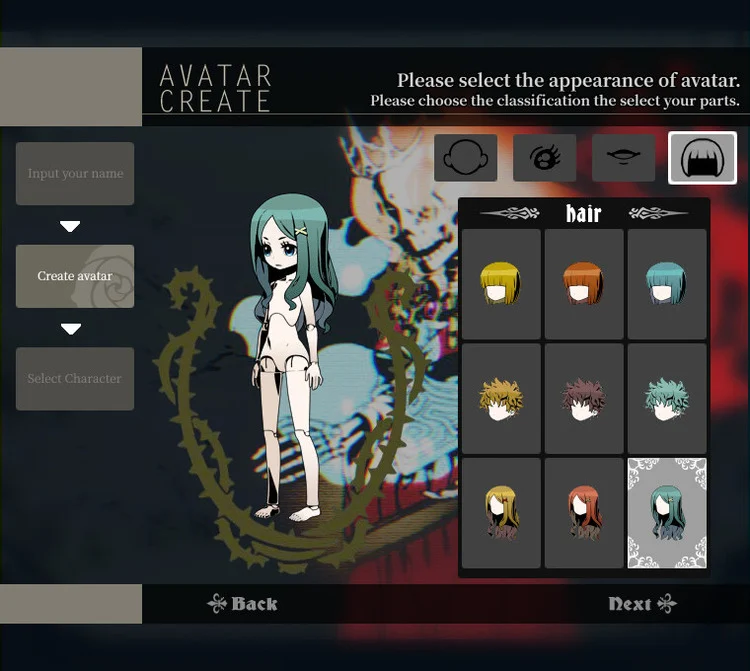Switch to the eyes category tab

[544, 158]
